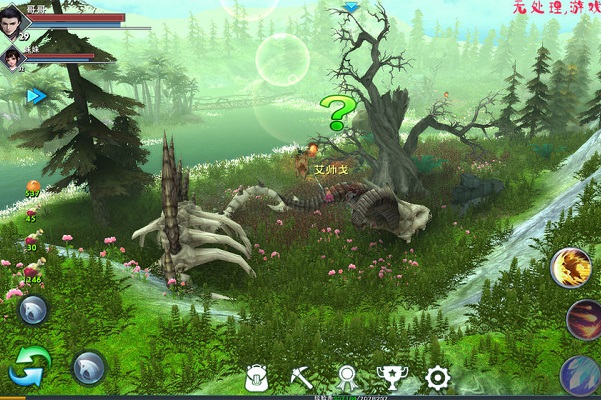Activate the dark red skill

(583, 320)
